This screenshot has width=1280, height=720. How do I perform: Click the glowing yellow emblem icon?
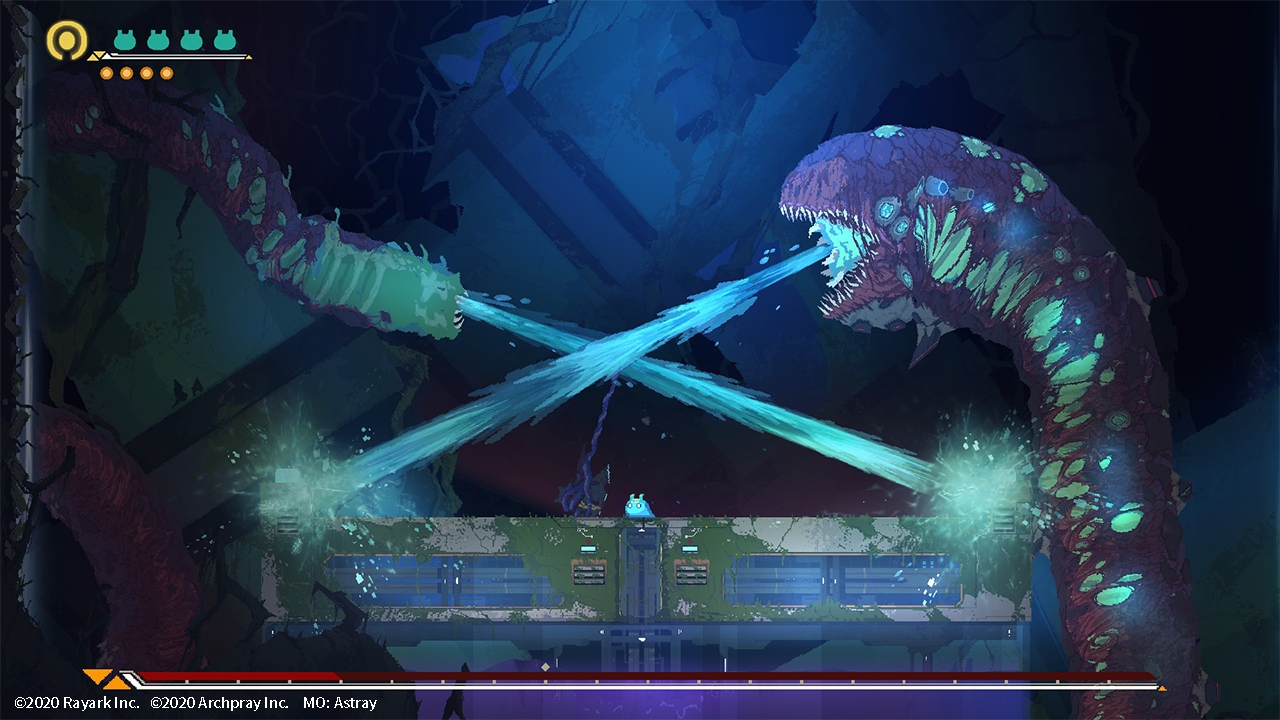click(x=65, y=40)
